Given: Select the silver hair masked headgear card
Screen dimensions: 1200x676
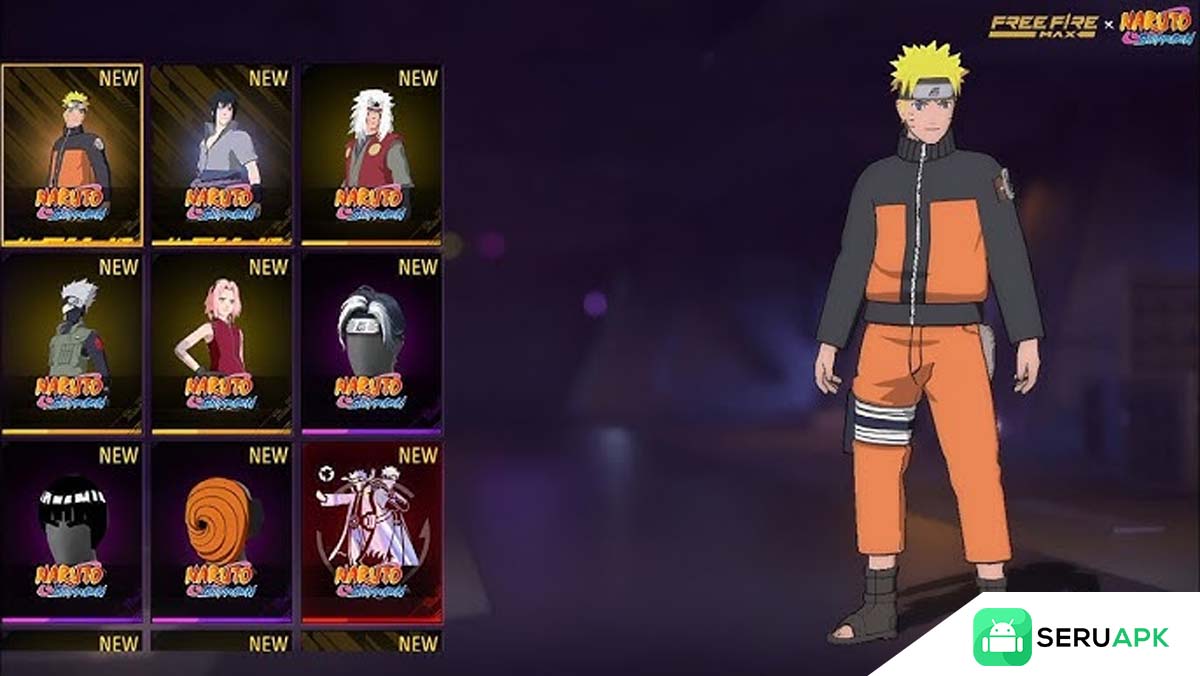Looking at the screenshot, I should pos(371,343).
